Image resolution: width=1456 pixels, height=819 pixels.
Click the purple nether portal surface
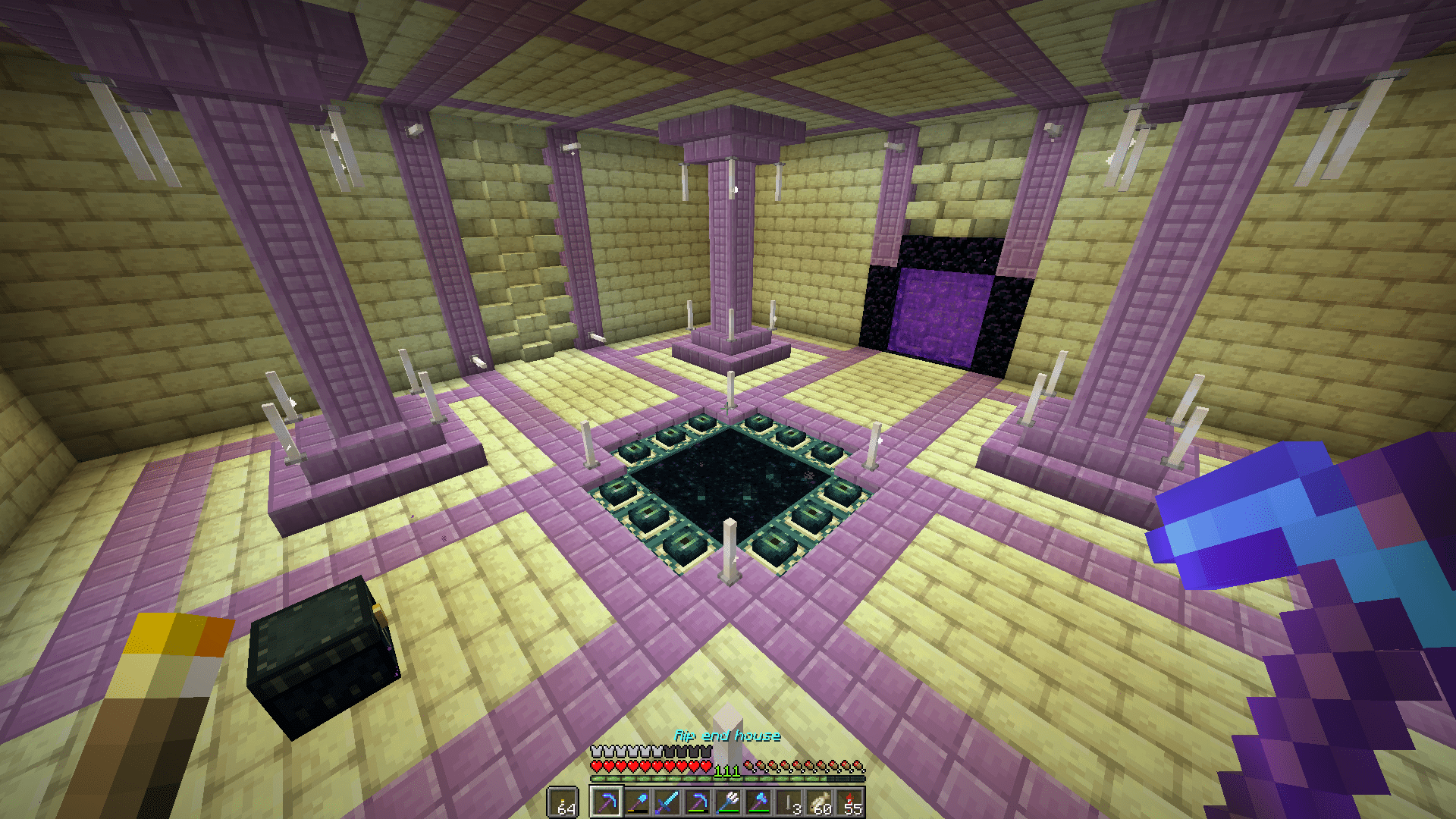[x=940, y=311]
